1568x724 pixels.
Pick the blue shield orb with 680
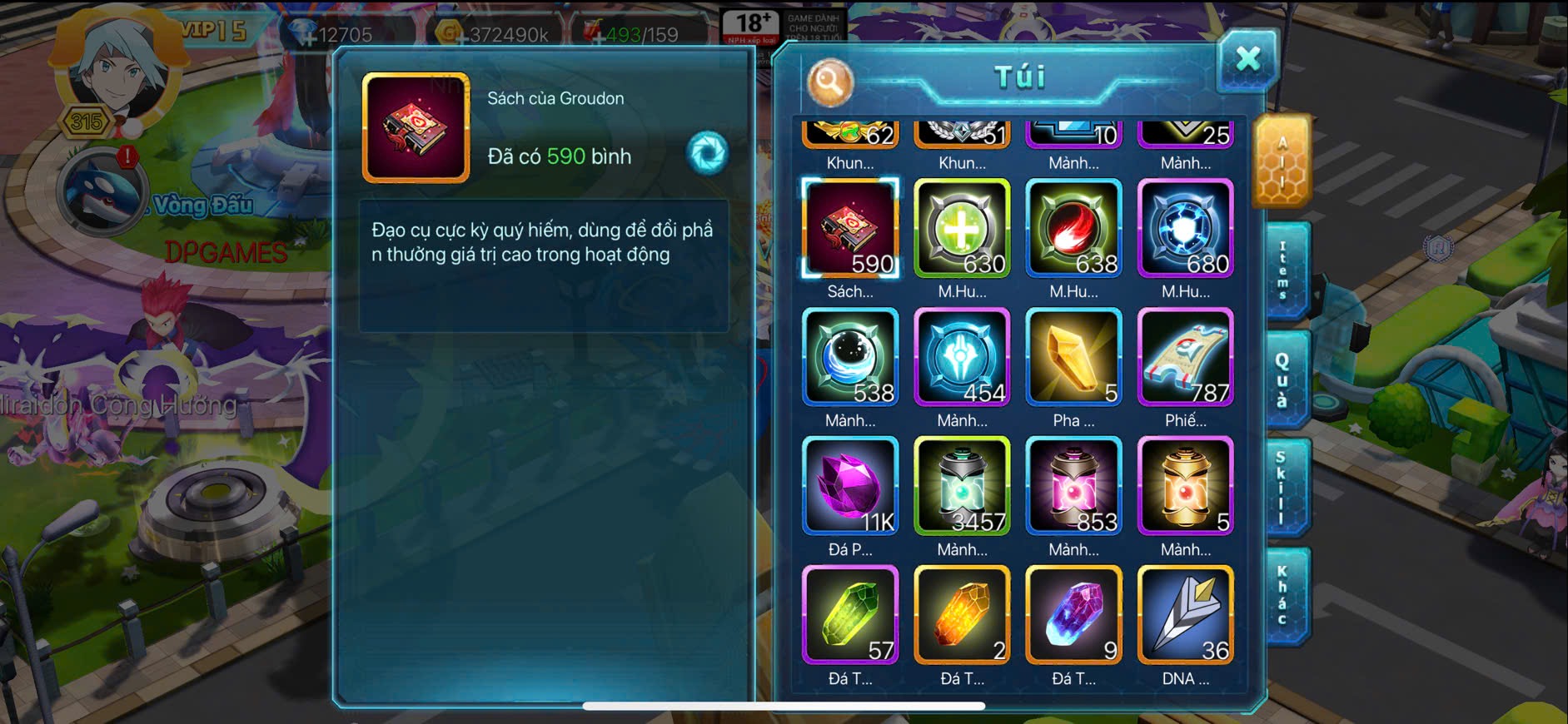click(1185, 228)
